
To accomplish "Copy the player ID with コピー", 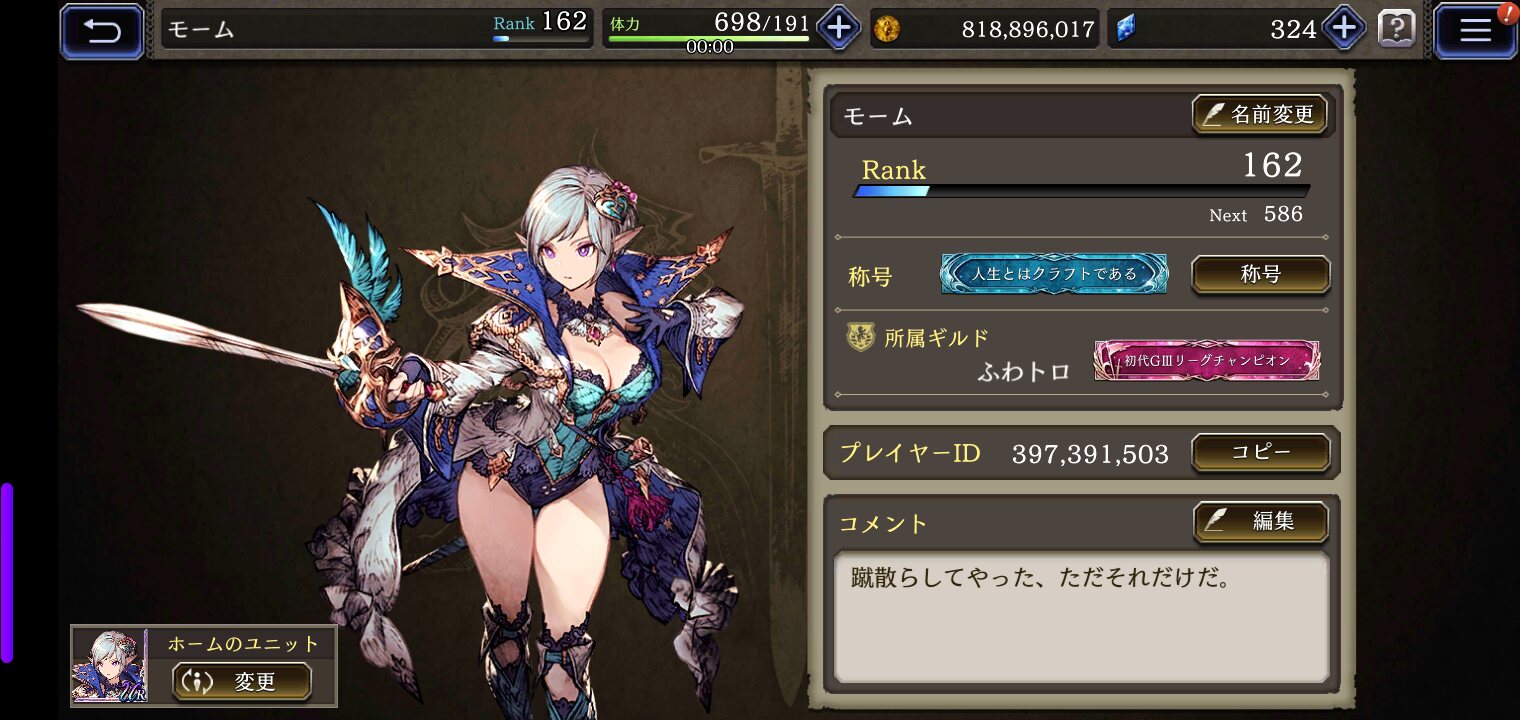I will click(x=1260, y=452).
